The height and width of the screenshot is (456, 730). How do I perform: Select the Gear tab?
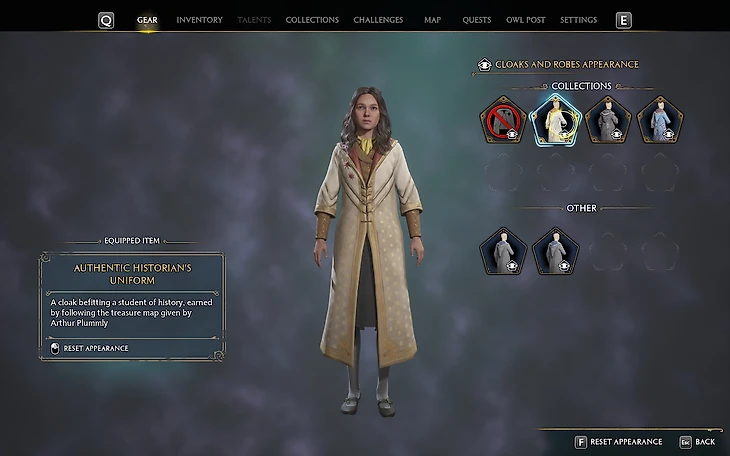click(x=147, y=20)
